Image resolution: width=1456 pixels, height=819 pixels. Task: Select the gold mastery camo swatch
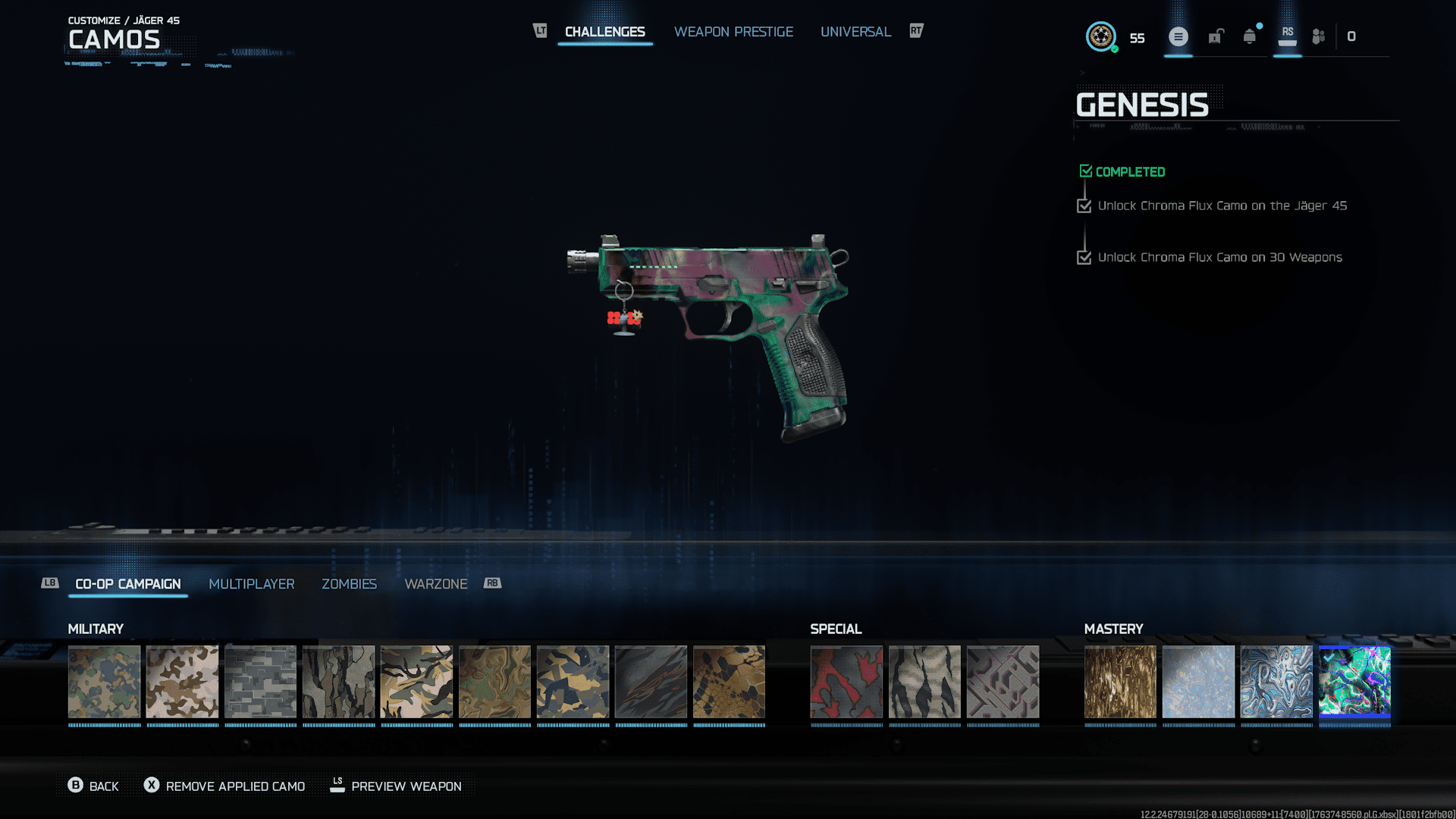pyautogui.click(x=1120, y=681)
